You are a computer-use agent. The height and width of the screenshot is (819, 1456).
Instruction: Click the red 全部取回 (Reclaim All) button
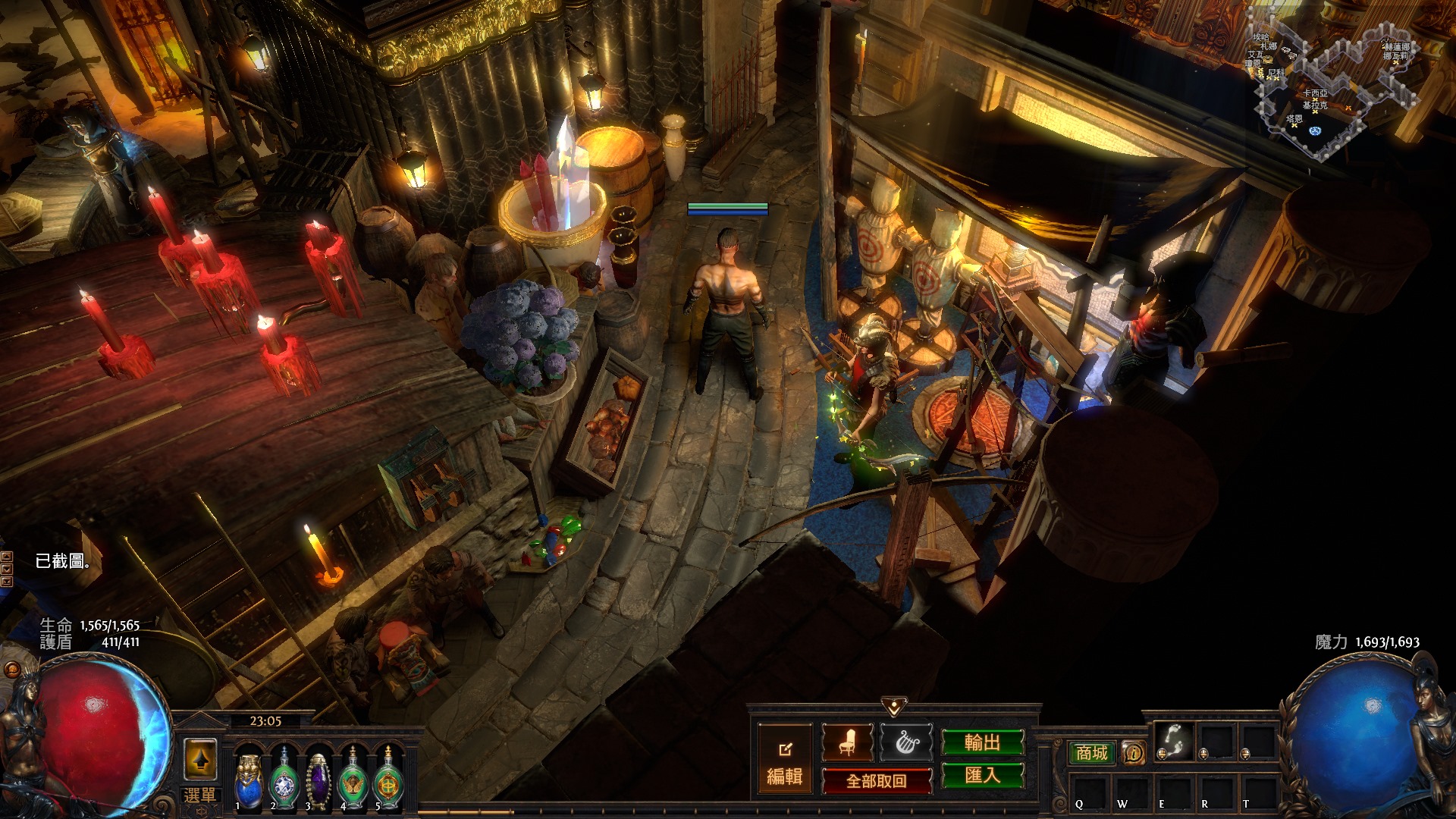(877, 781)
